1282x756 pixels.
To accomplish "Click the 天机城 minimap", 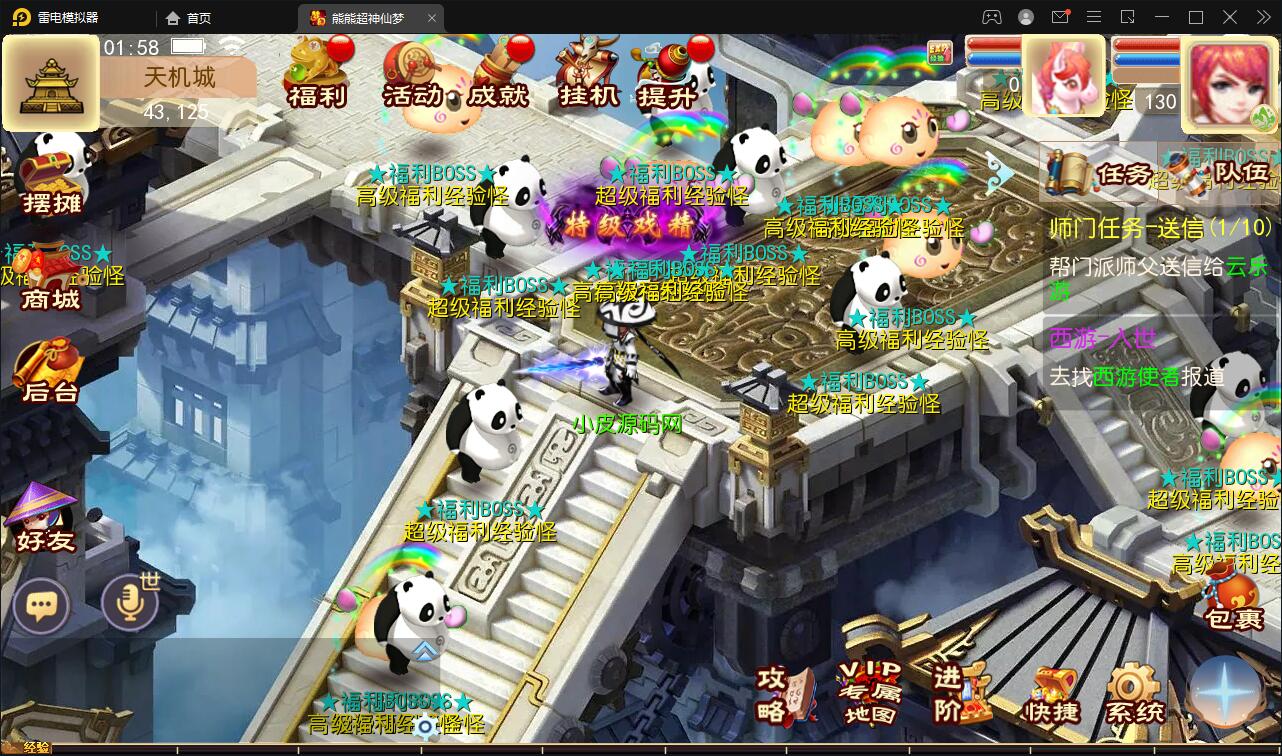I will tap(50, 83).
